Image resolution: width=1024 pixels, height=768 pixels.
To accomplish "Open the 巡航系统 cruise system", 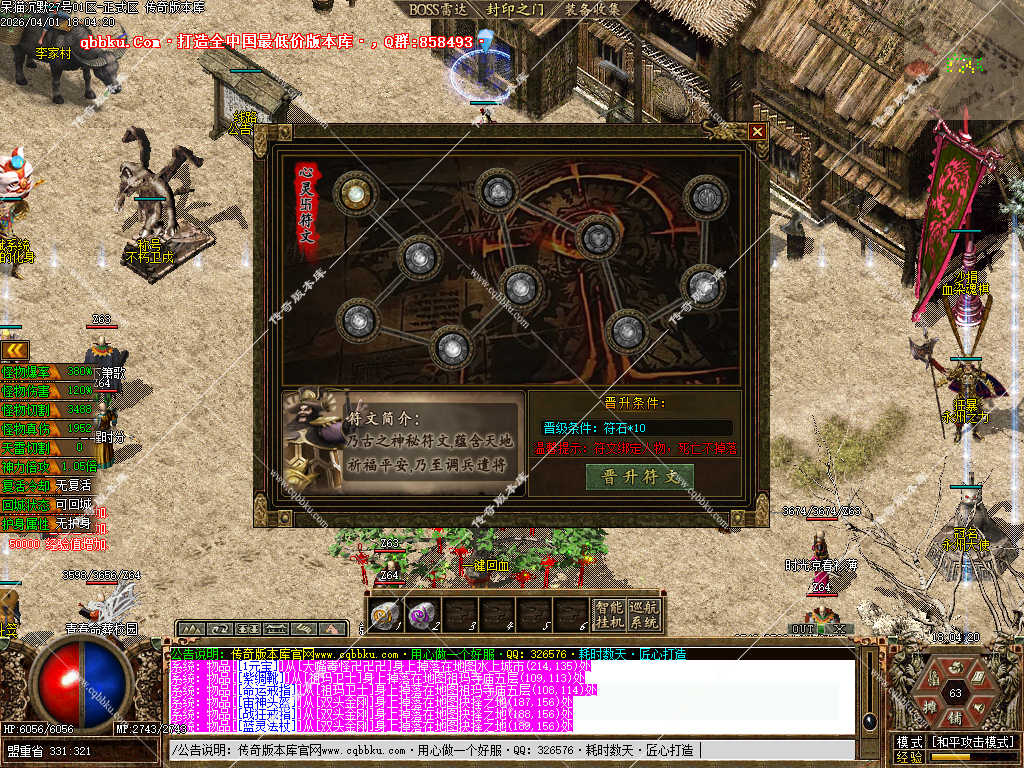I will 645,613.
